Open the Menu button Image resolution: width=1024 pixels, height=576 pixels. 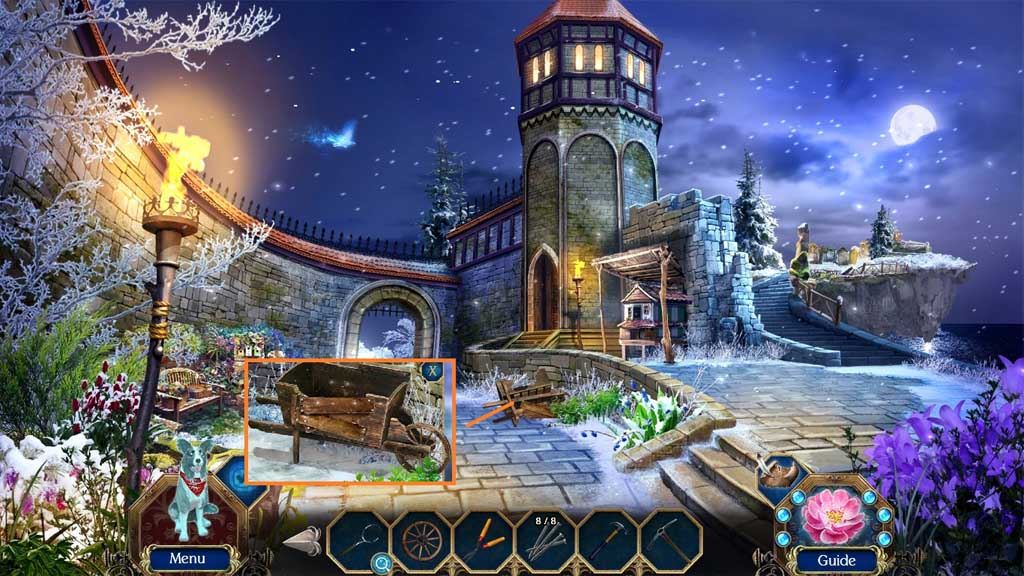click(x=187, y=559)
